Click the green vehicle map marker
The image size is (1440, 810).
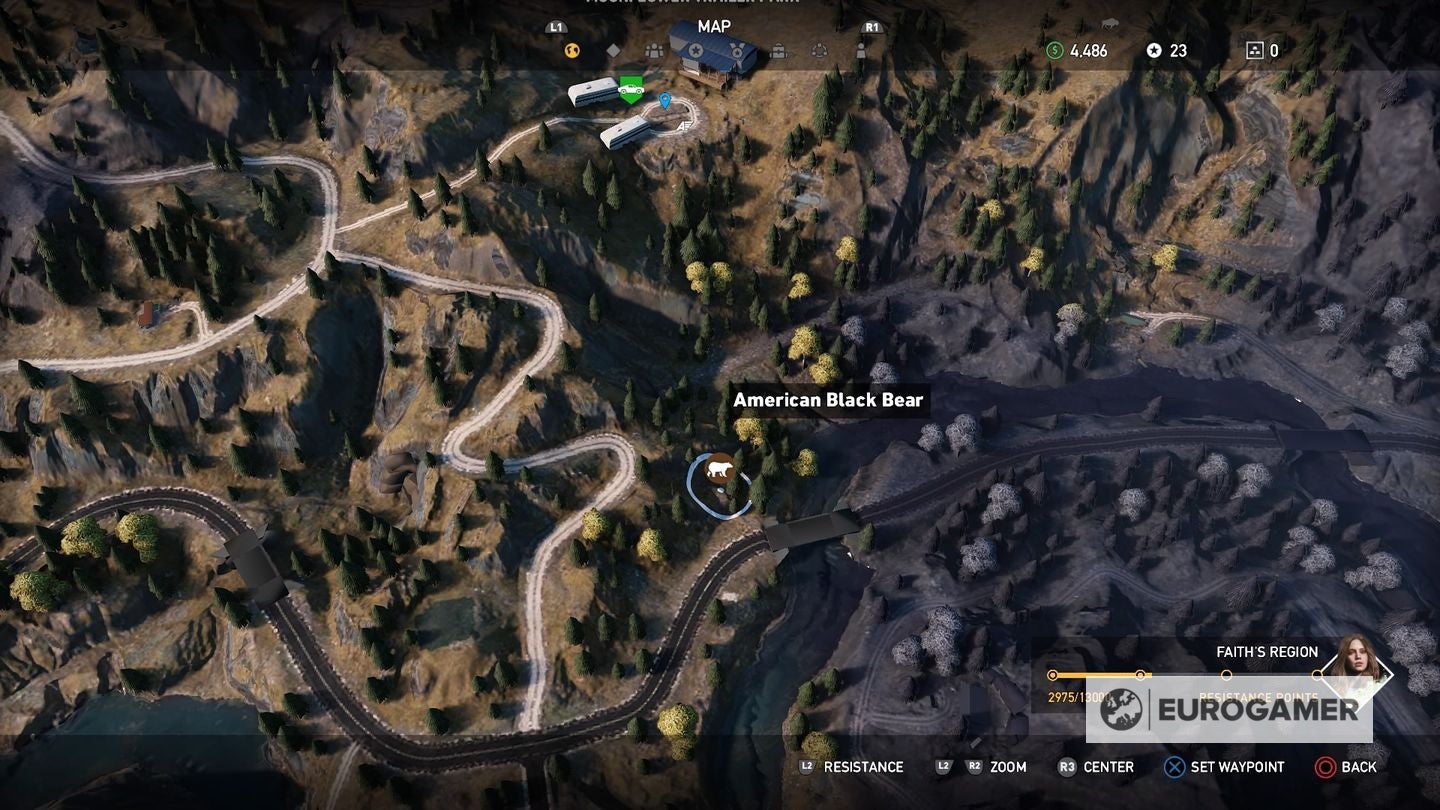630,89
